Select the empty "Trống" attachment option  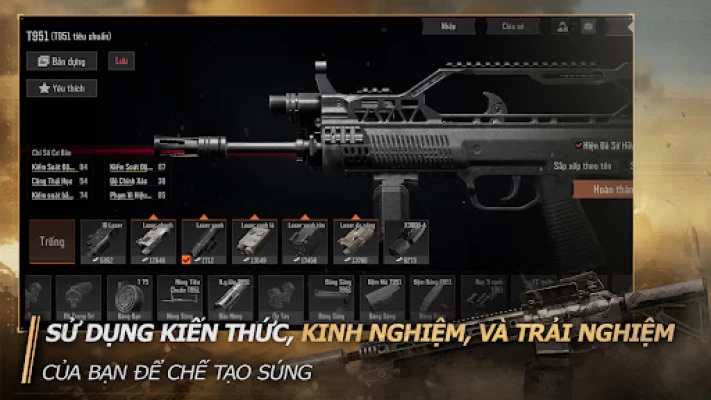coord(52,241)
